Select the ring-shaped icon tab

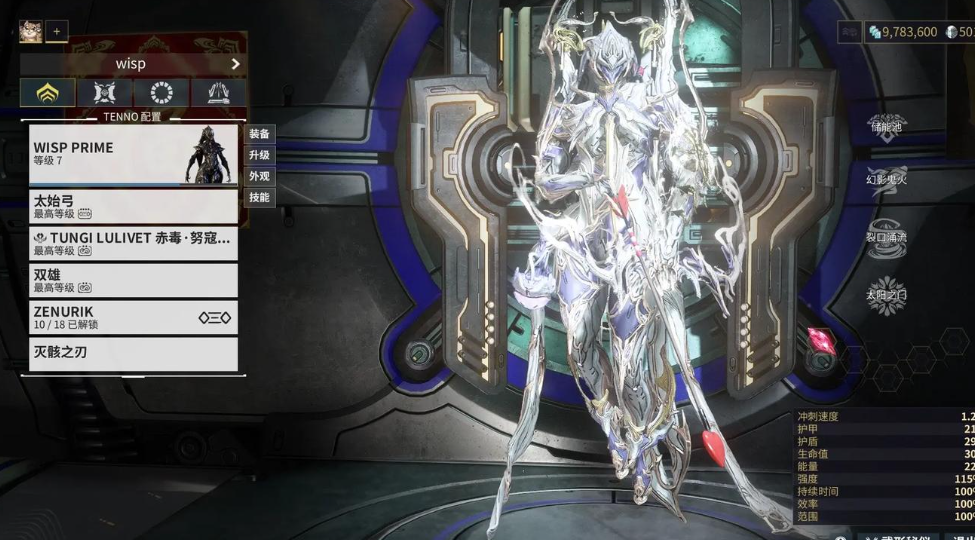pos(161,93)
